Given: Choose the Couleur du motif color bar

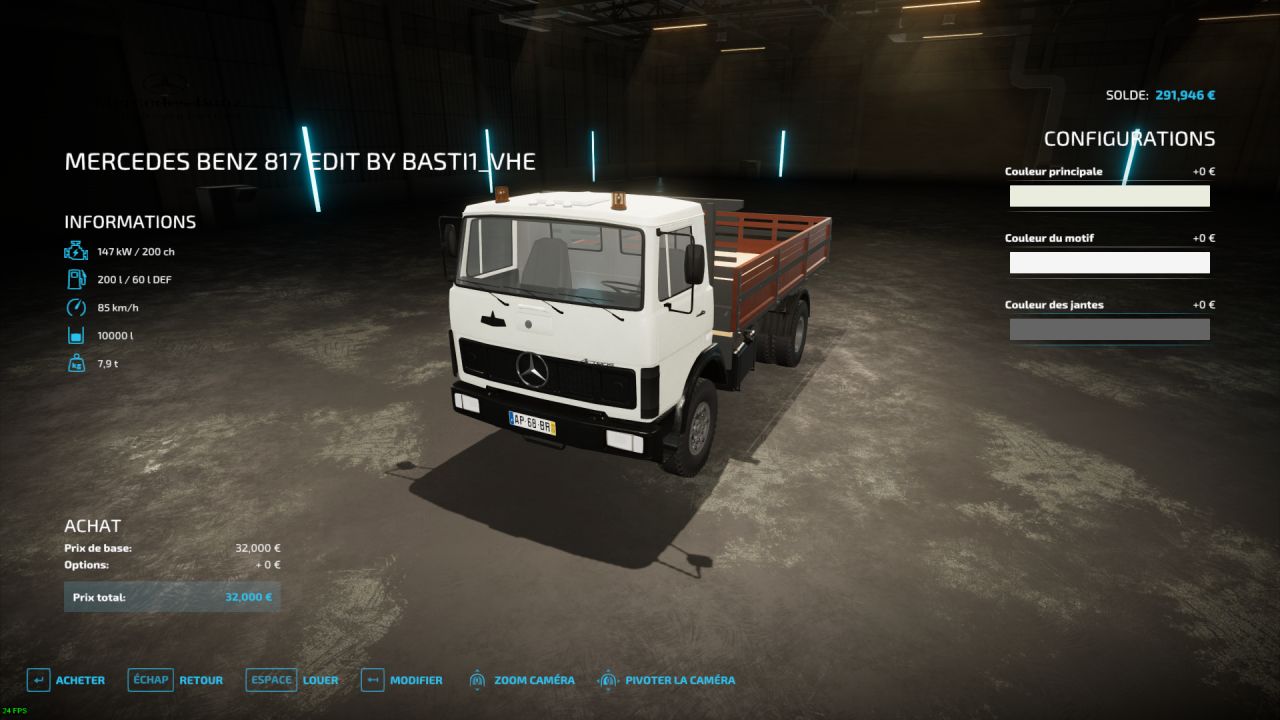Looking at the screenshot, I should click(1109, 263).
